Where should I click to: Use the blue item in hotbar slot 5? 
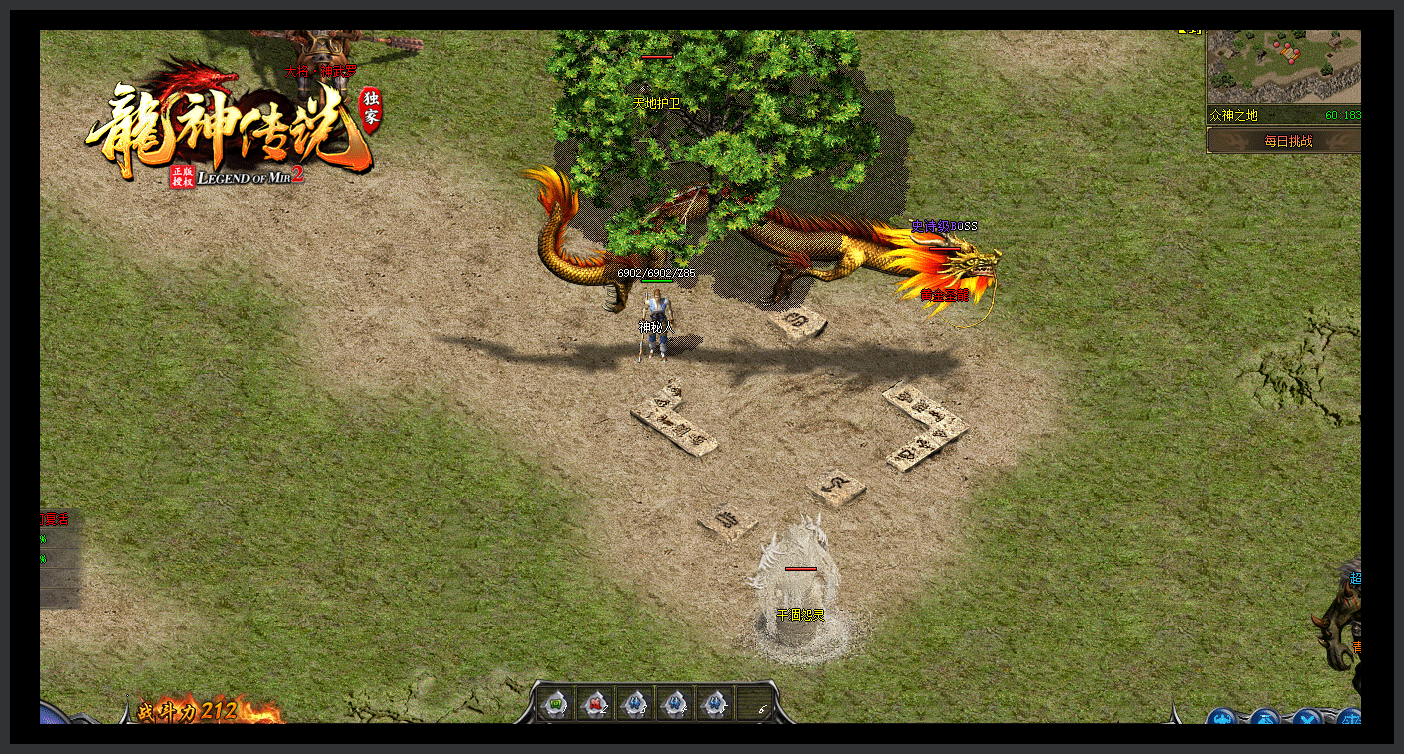[713, 704]
